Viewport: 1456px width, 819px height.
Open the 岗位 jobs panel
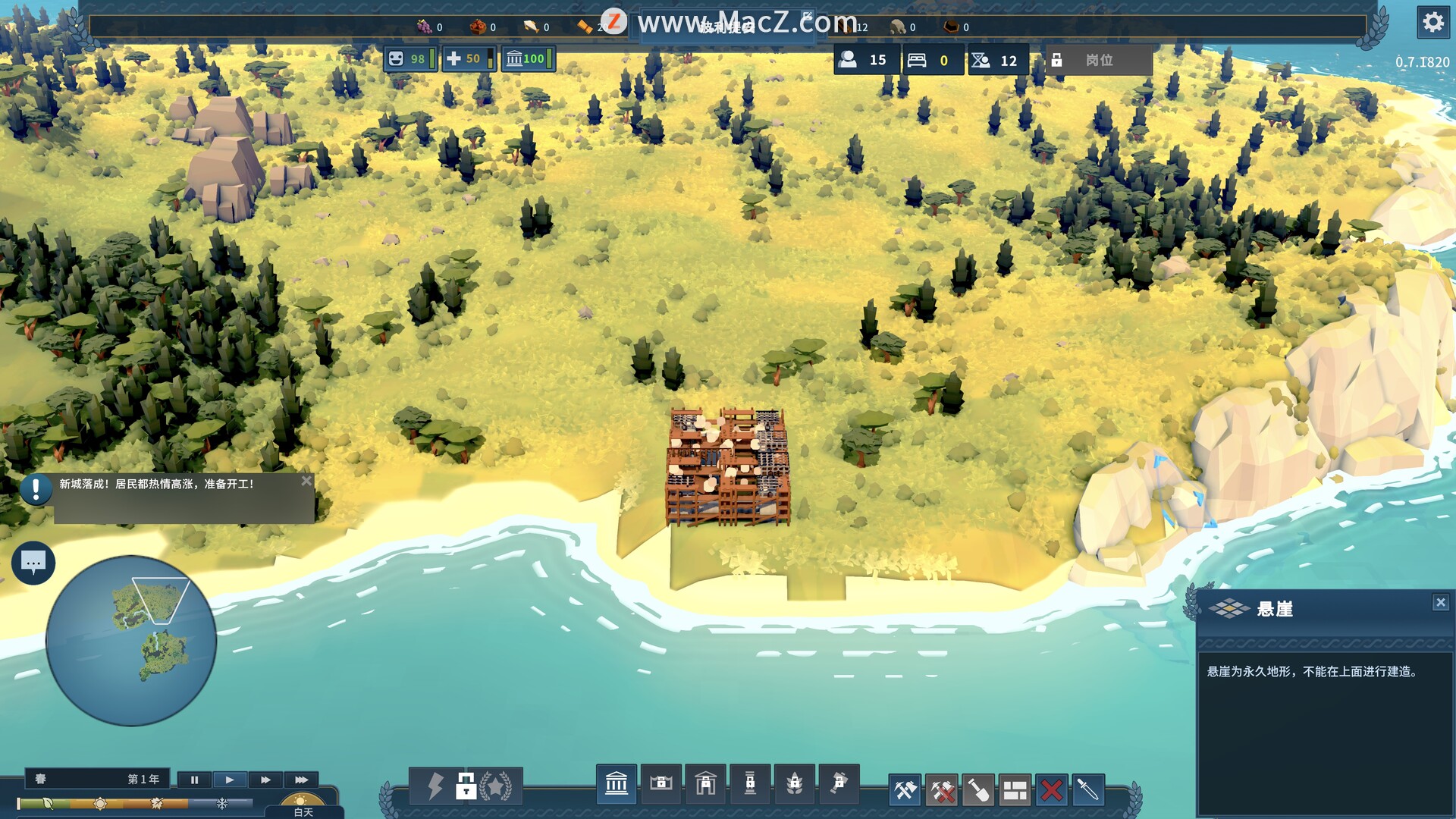click(x=1099, y=60)
